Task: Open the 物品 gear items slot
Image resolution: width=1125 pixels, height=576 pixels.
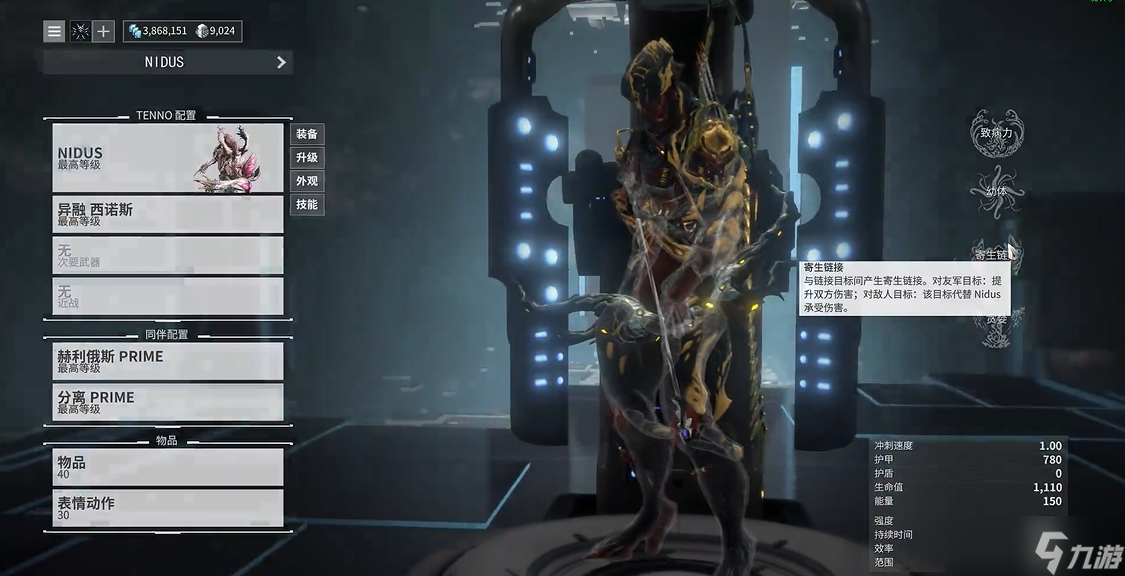Action: click(168, 467)
